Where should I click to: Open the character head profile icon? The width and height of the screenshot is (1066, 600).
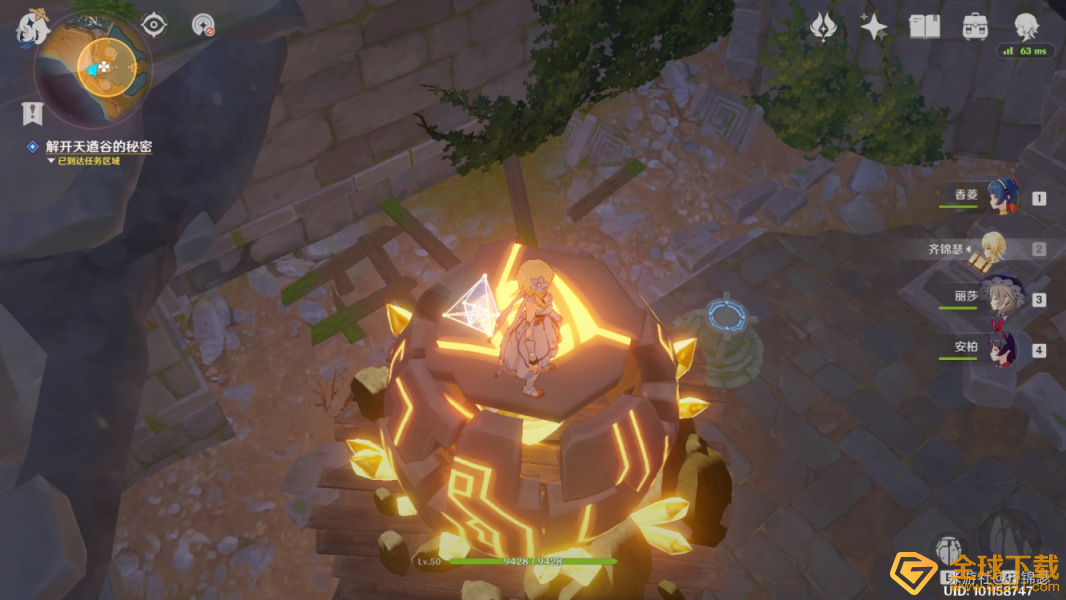[x=1026, y=27]
